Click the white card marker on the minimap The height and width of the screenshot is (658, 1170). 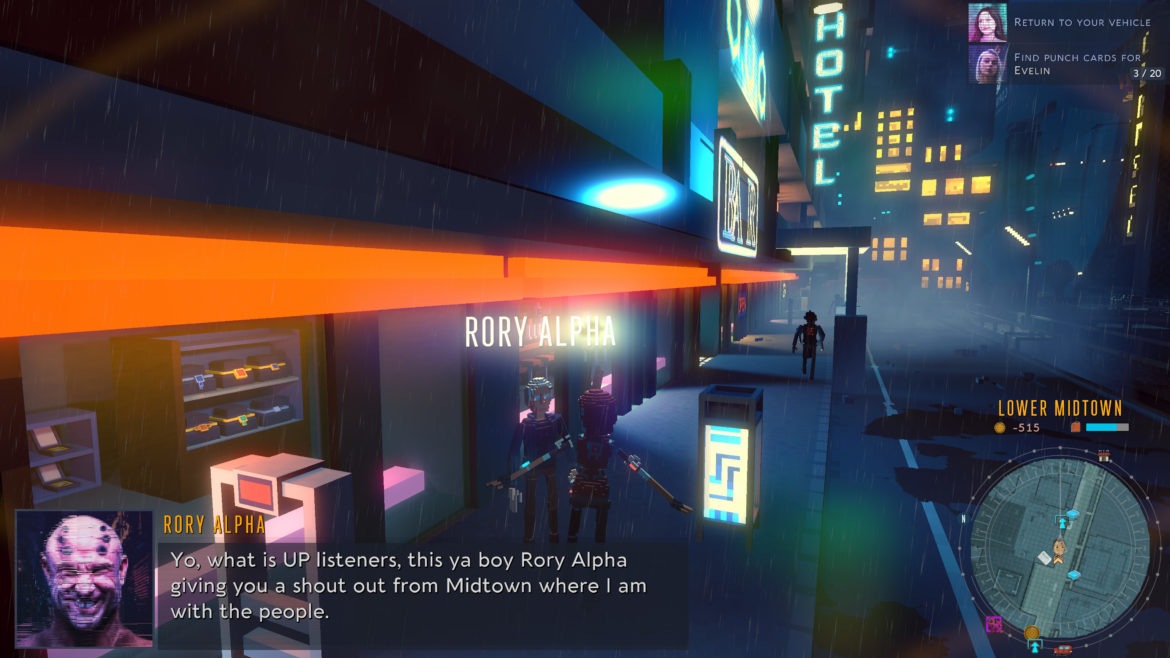[1046, 557]
